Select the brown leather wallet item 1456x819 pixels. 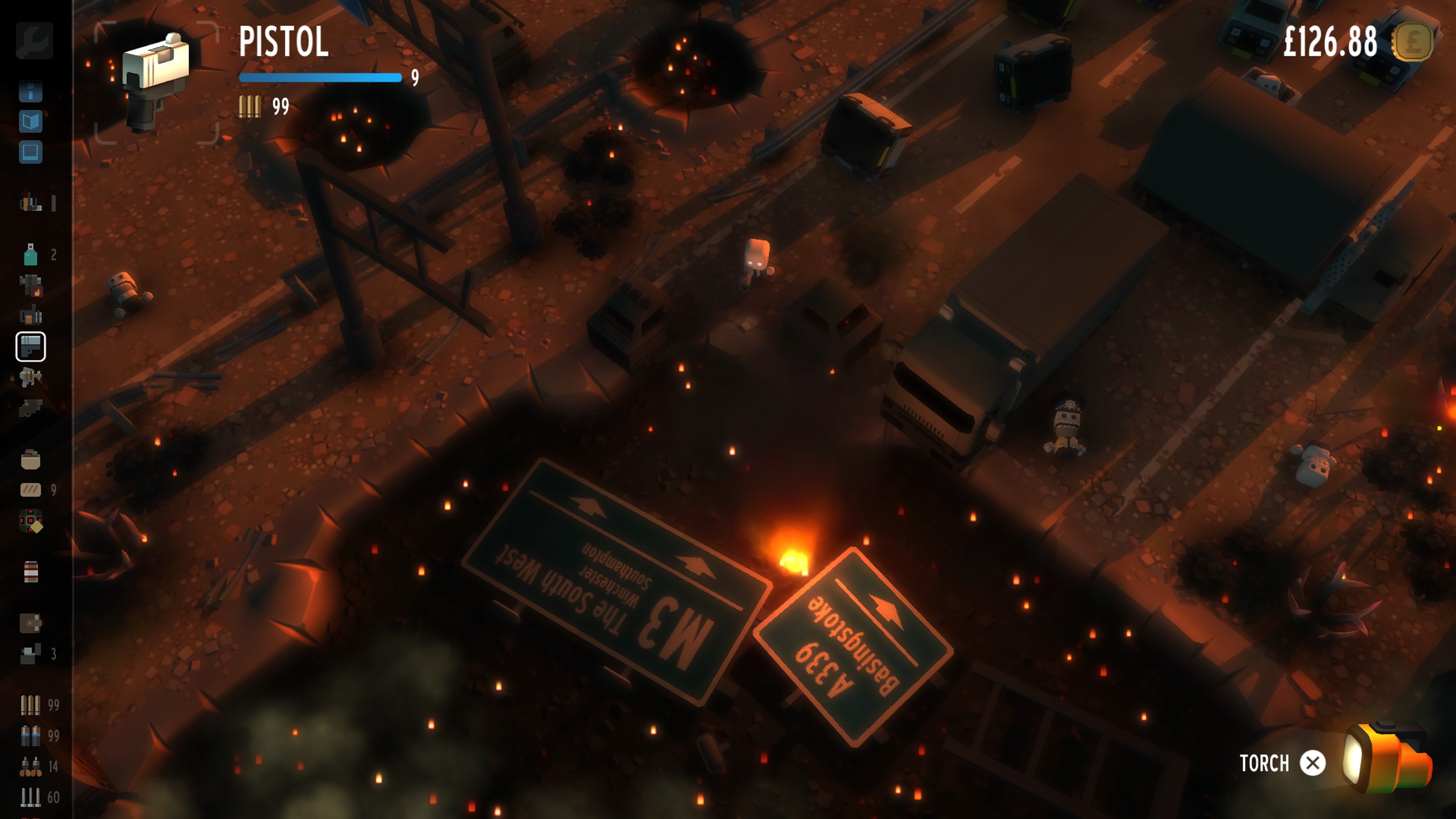click(x=30, y=623)
